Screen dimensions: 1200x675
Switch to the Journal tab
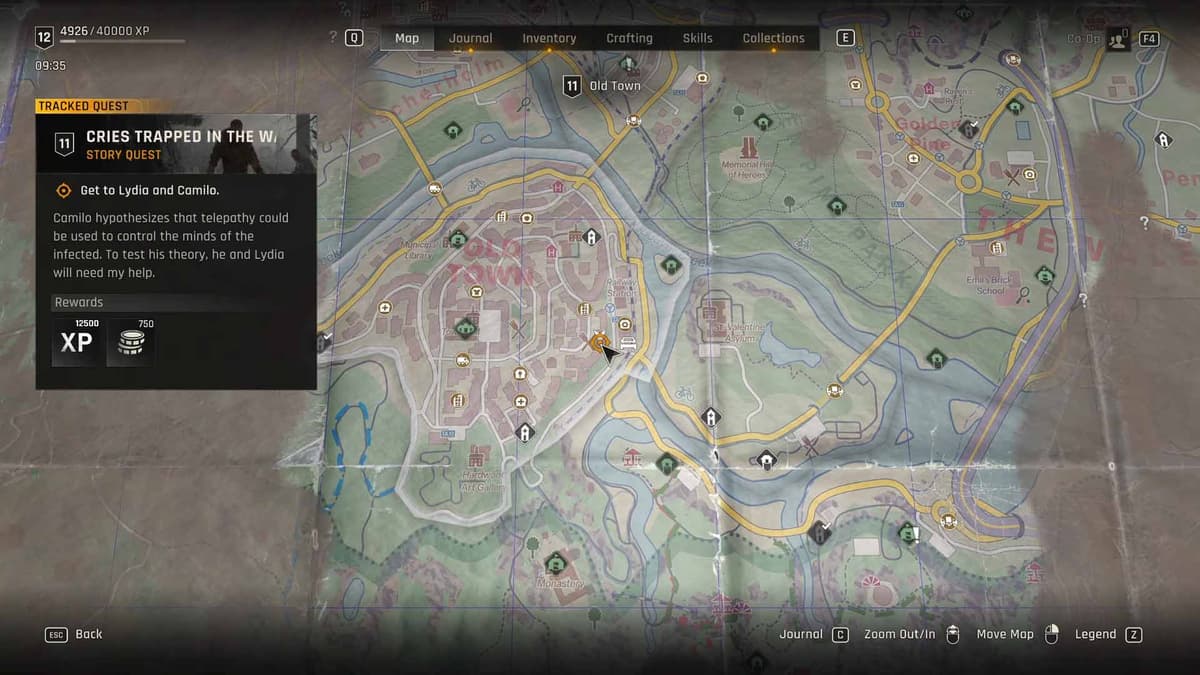pos(470,38)
